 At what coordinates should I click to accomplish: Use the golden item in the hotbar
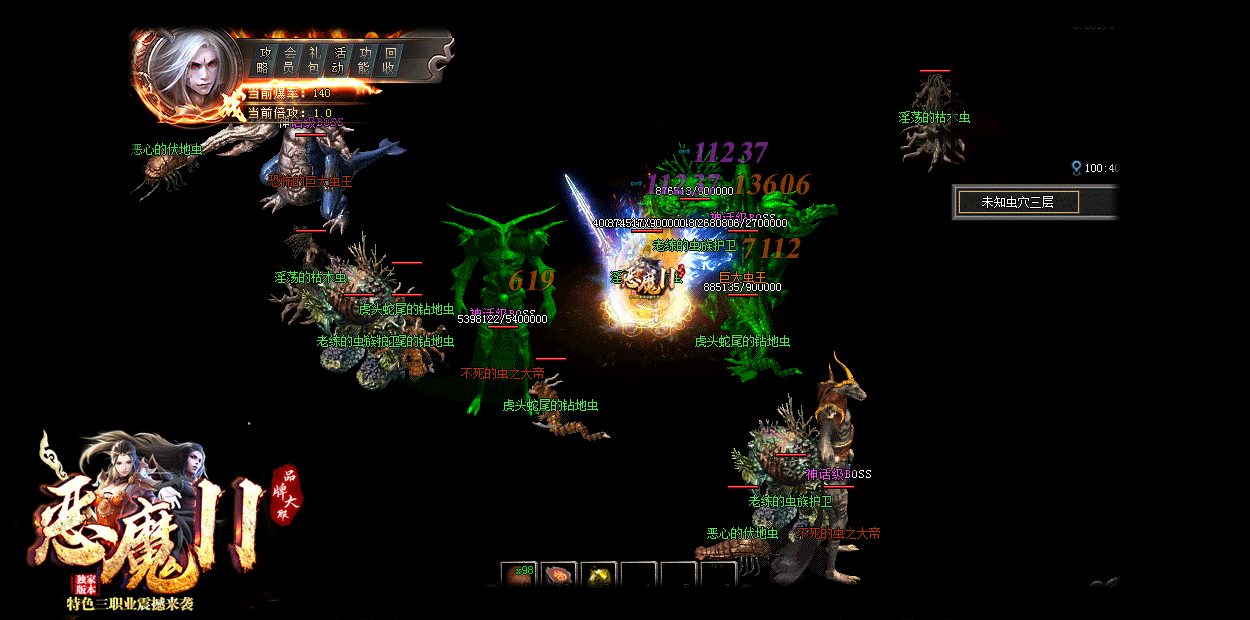point(599,575)
